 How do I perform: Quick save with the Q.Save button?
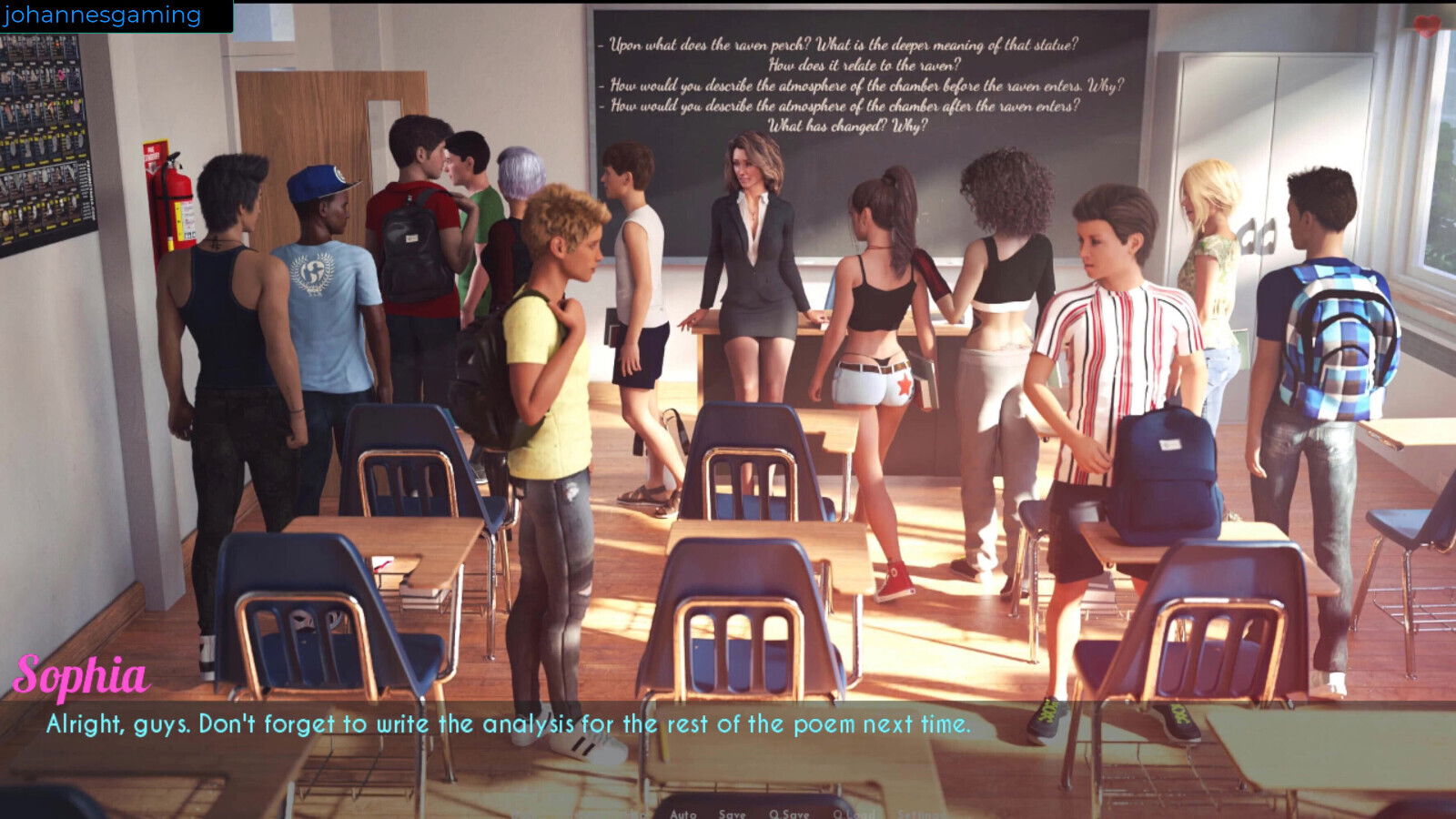click(789, 814)
